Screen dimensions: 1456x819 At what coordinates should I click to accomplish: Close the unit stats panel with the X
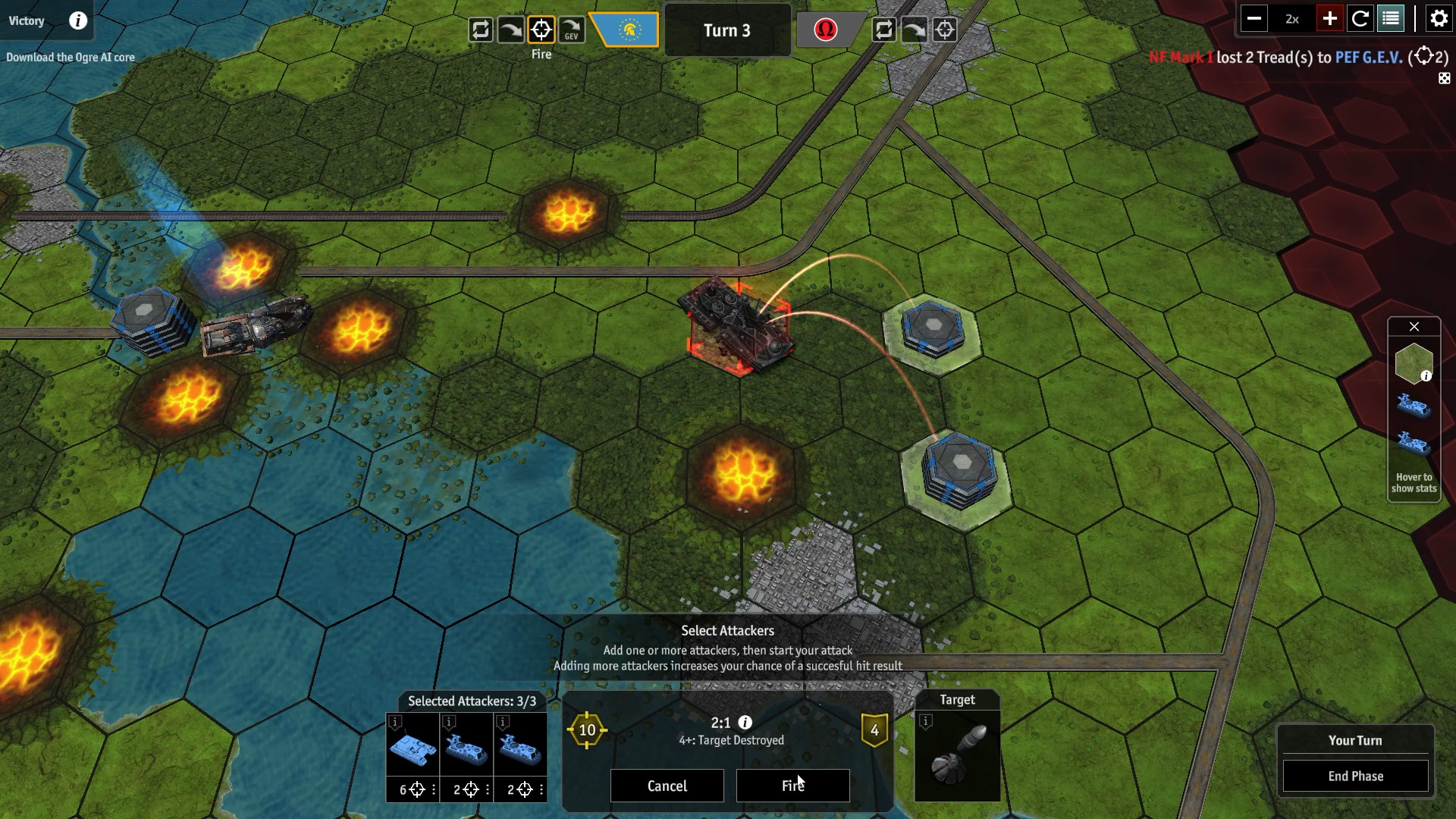1414,327
